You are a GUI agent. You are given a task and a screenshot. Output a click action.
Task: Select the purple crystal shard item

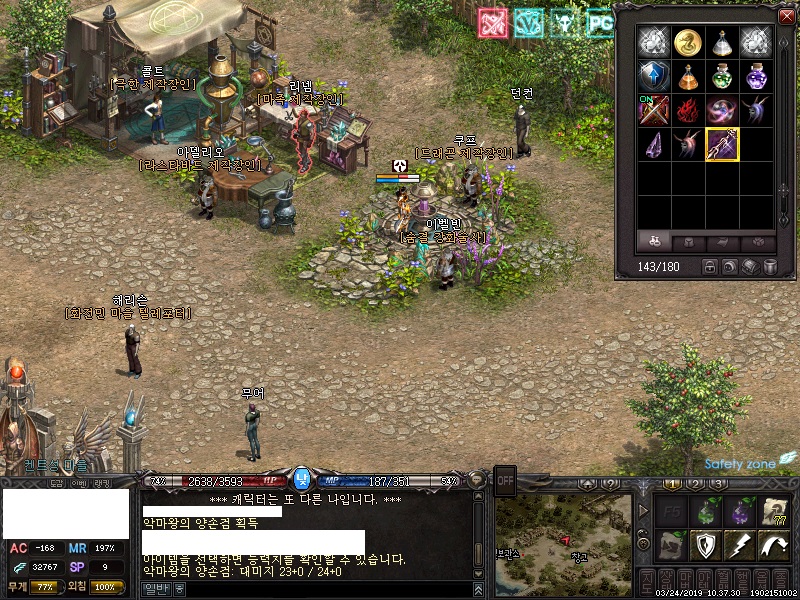pyautogui.click(x=653, y=144)
